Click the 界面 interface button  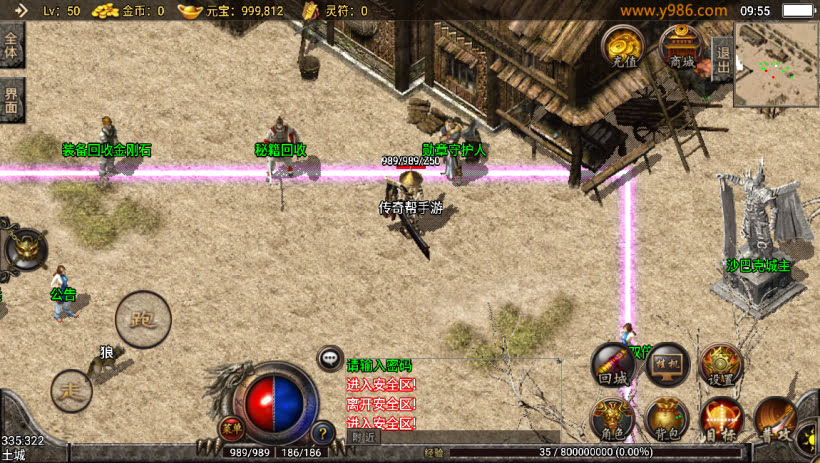click(11, 100)
